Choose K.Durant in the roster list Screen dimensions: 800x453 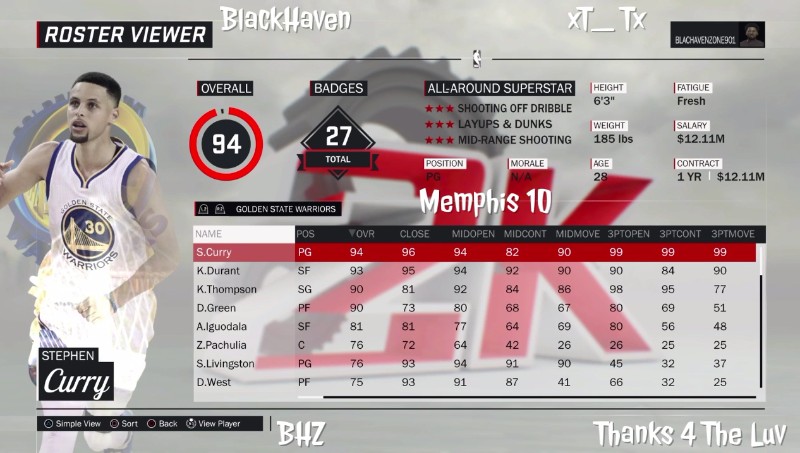coord(474,270)
